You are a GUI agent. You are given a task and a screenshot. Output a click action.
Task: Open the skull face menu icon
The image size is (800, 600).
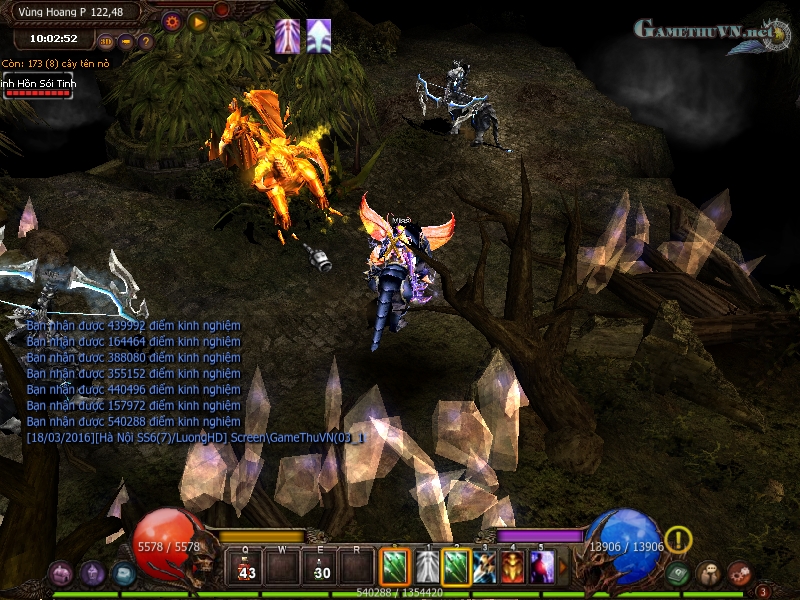[x=708, y=573]
